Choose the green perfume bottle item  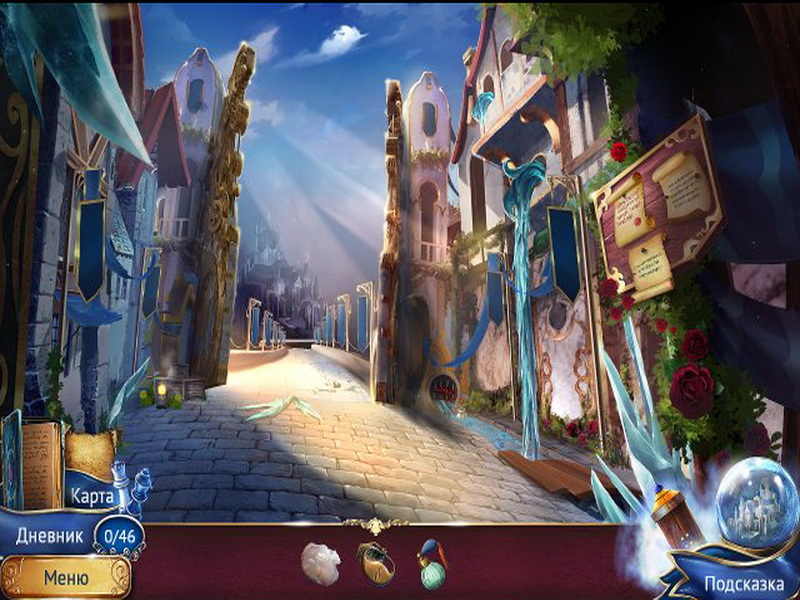[433, 563]
